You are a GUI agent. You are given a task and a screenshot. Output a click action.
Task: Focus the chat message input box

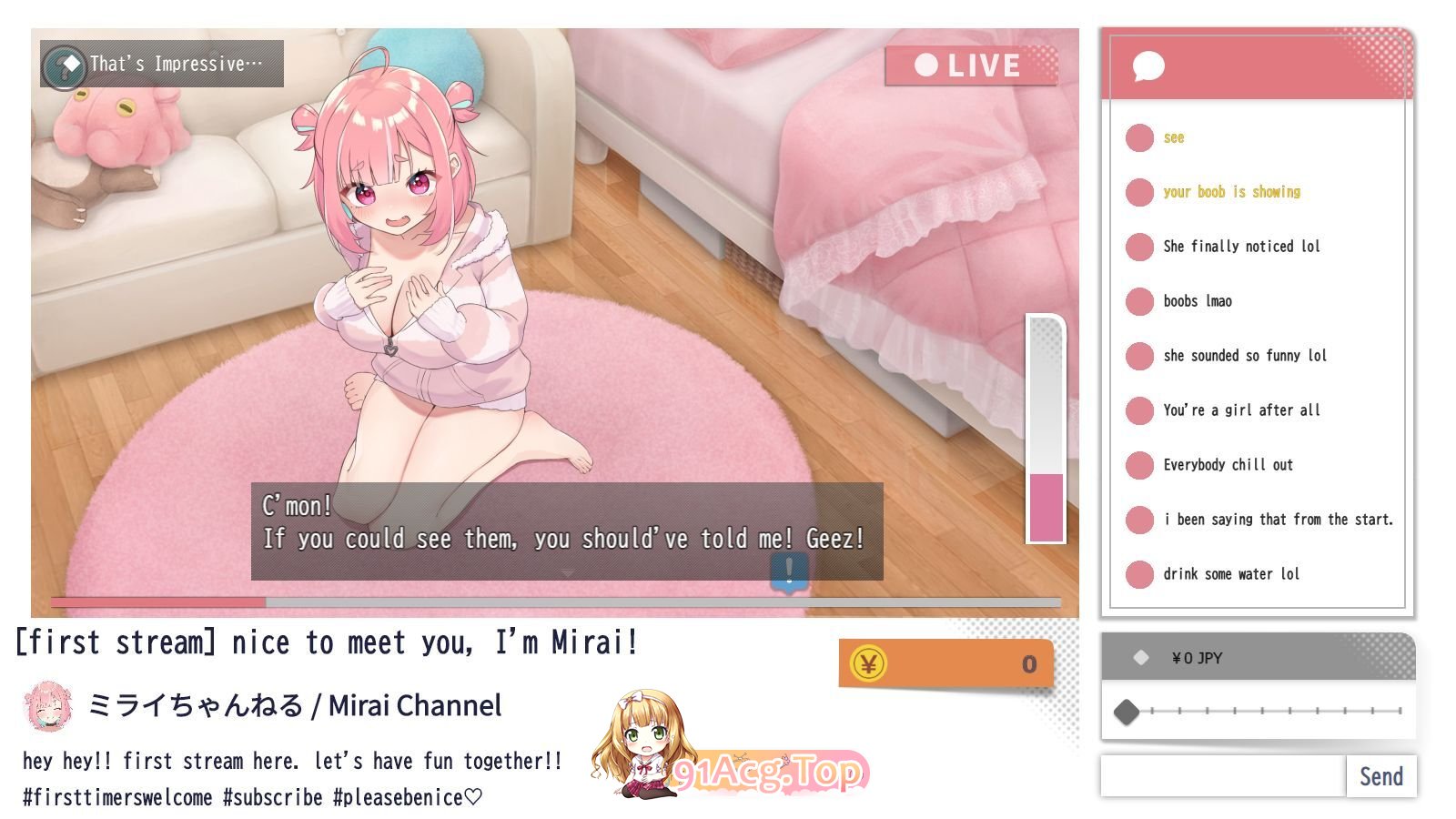pyautogui.click(x=1222, y=776)
